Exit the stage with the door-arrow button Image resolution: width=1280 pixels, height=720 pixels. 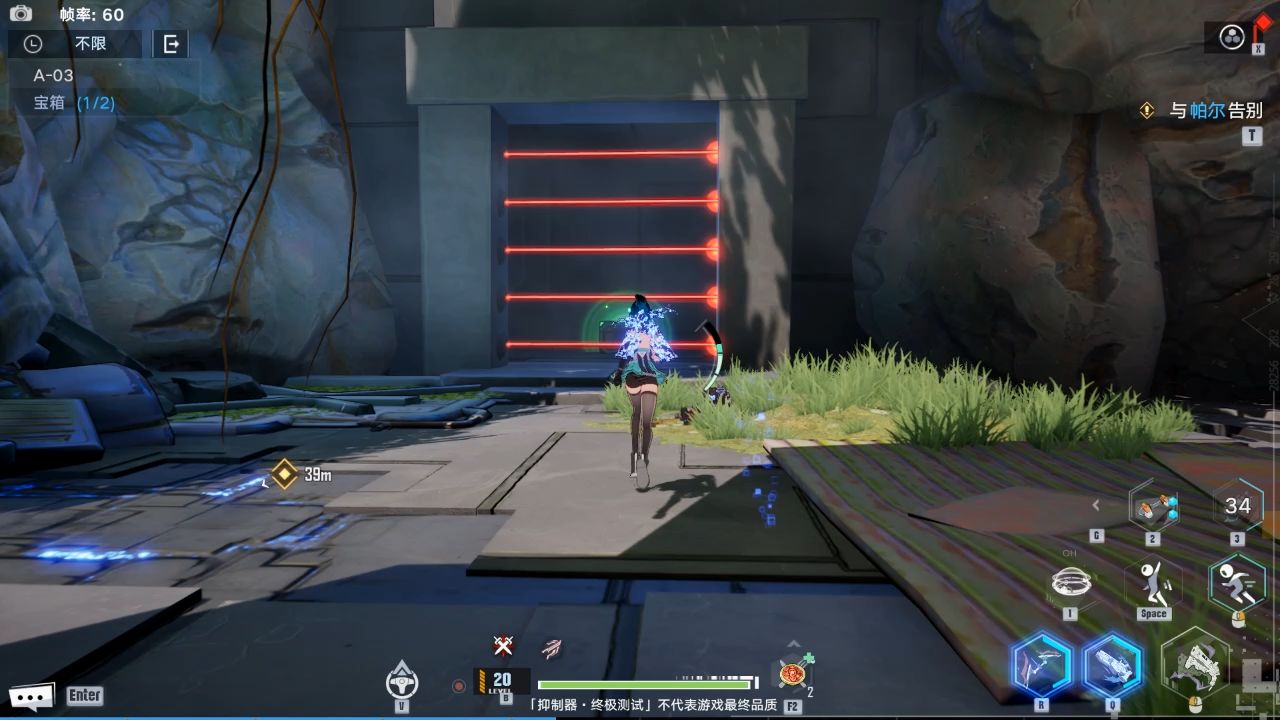tap(171, 44)
